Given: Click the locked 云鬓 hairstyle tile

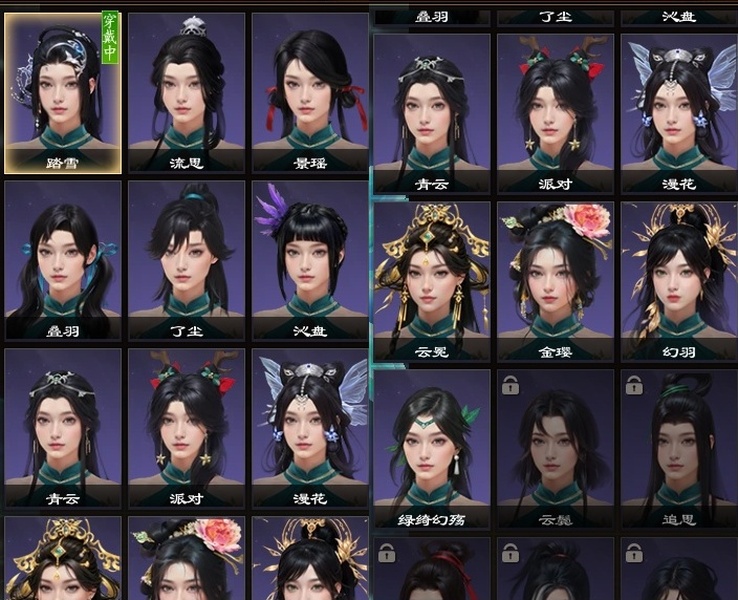Looking at the screenshot, I should pos(555,447).
